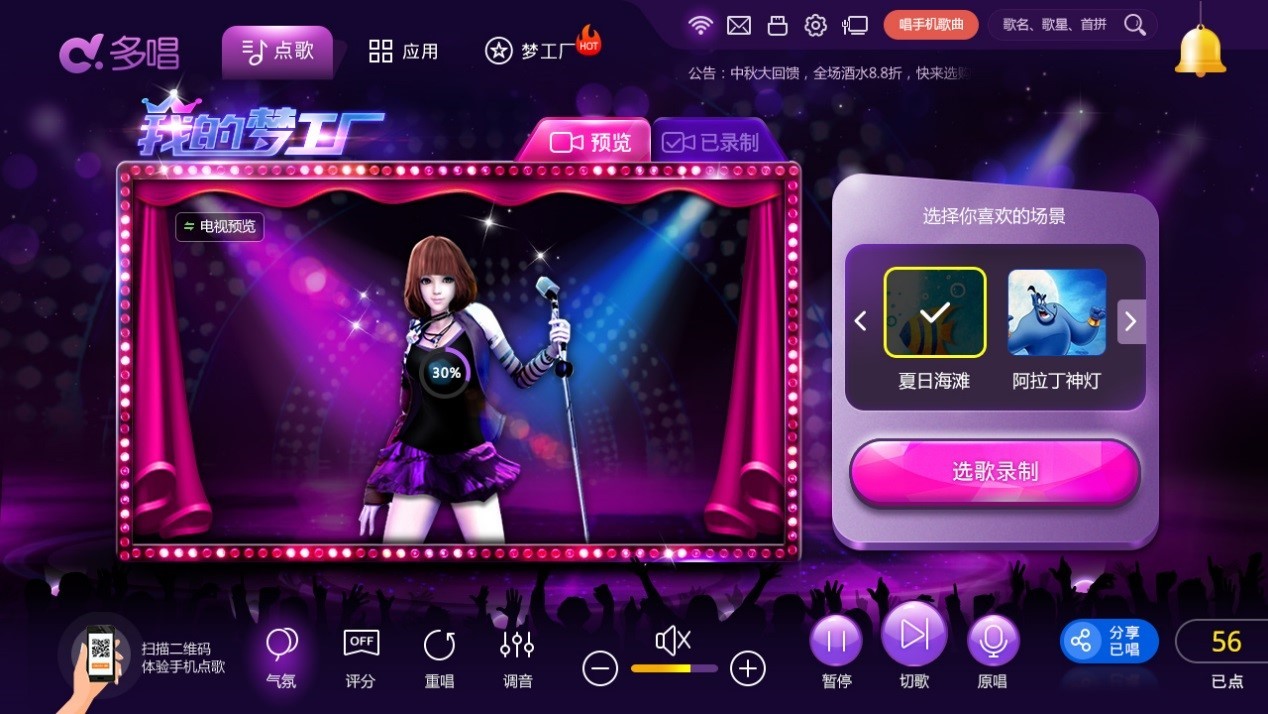This screenshot has width=1268, height=714.
Task: Open the 气氛 atmosphere effects
Action: click(x=281, y=656)
